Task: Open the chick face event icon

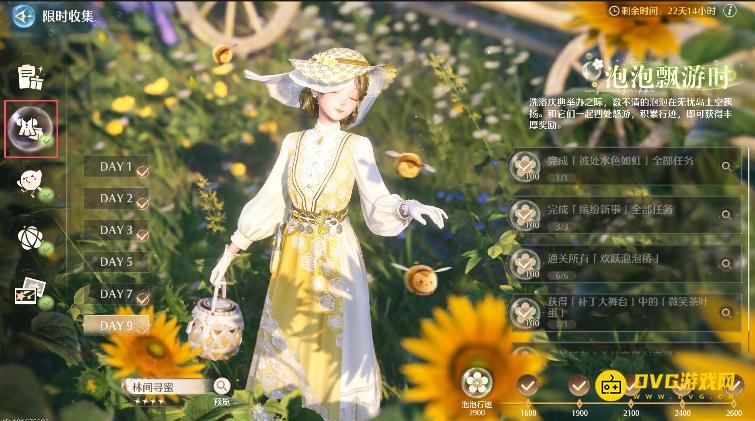Action: [x=30, y=181]
